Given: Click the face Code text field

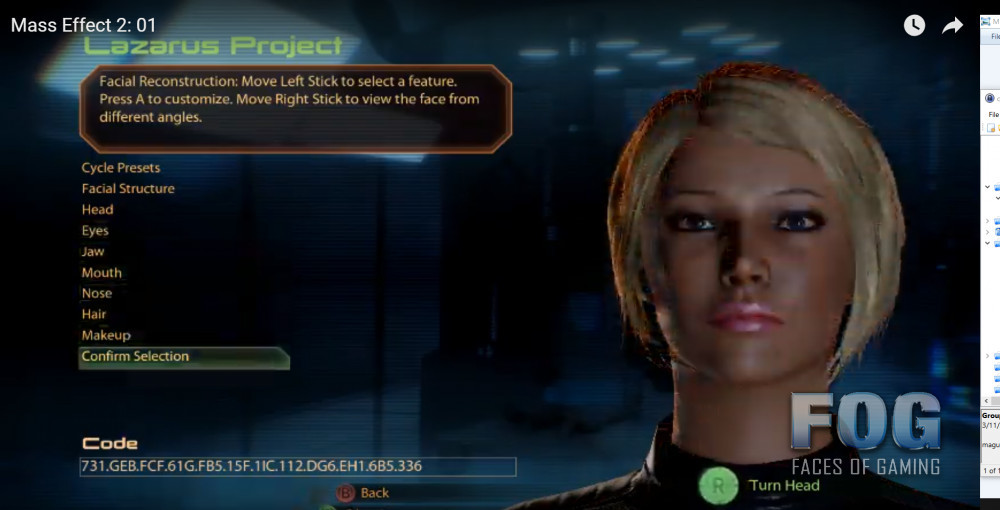Looking at the screenshot, I should pos(298,467).
